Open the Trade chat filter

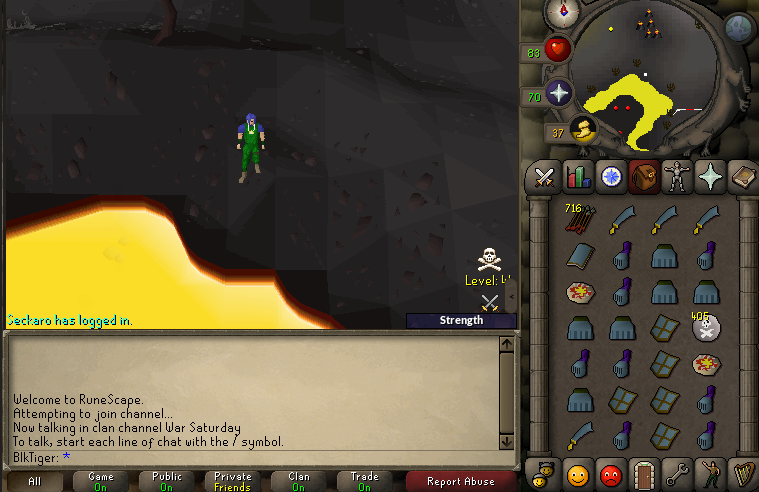pyautogui.click(x=364, y=481)
